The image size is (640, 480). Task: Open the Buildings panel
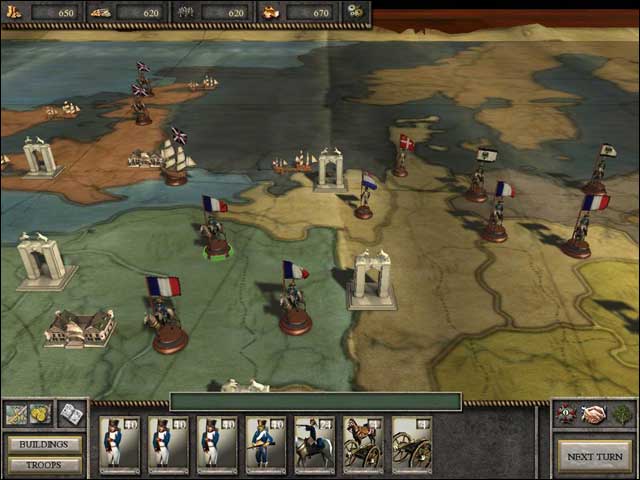(x=44, y=444)
